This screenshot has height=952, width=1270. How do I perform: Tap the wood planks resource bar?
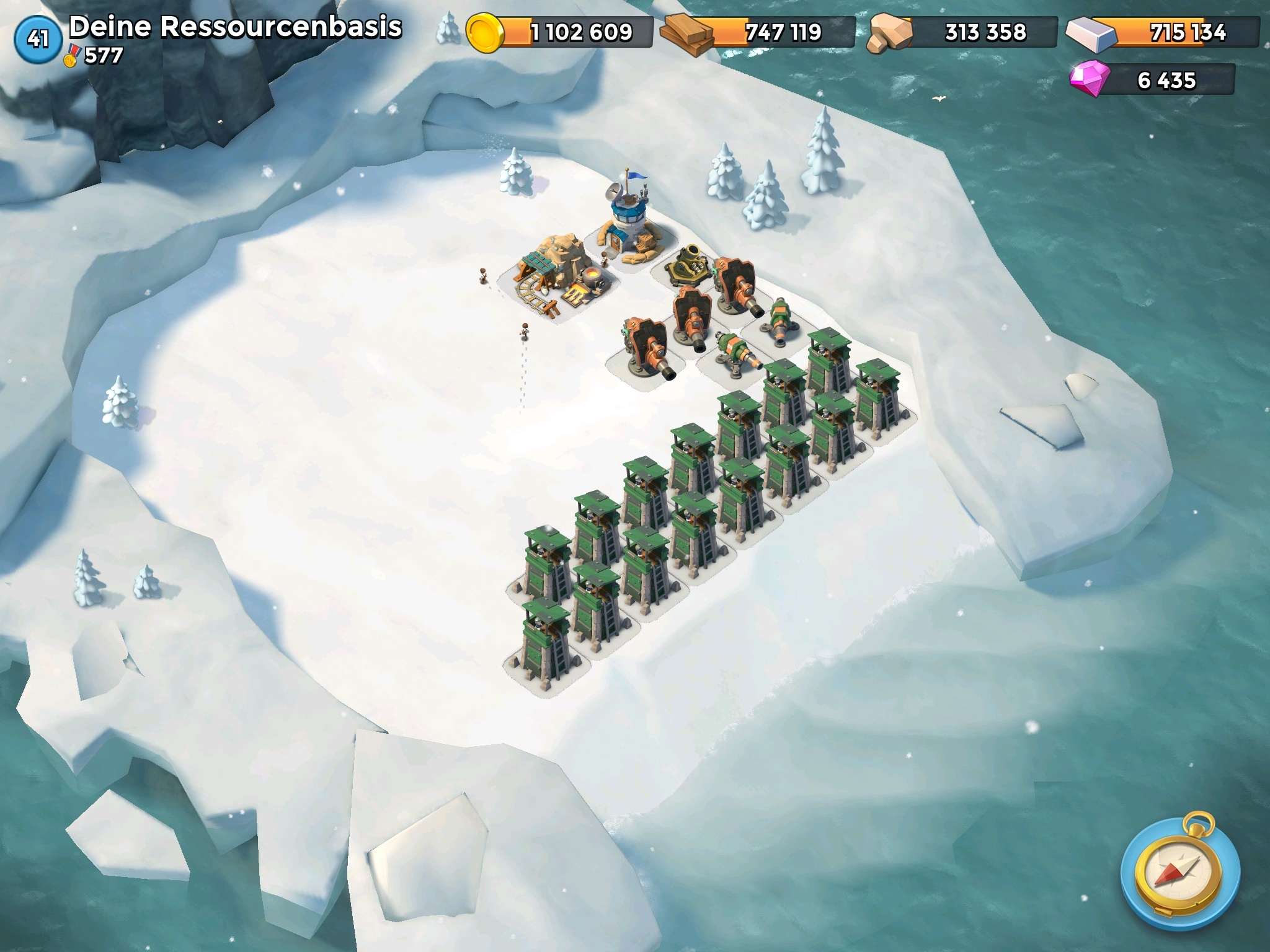pos(758,32)
